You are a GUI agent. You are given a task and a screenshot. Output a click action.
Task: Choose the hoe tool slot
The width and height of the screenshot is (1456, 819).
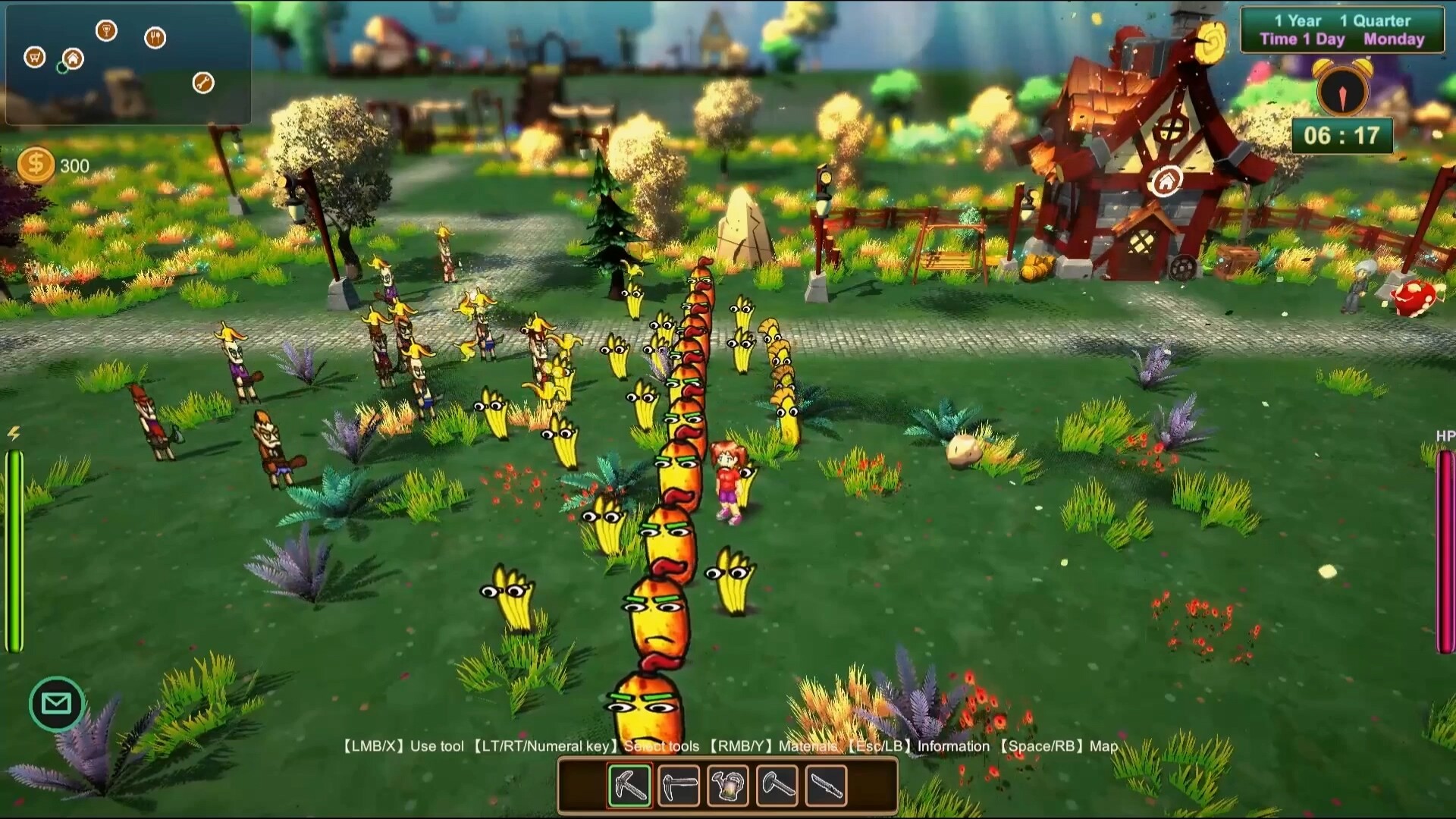[679, 785]
